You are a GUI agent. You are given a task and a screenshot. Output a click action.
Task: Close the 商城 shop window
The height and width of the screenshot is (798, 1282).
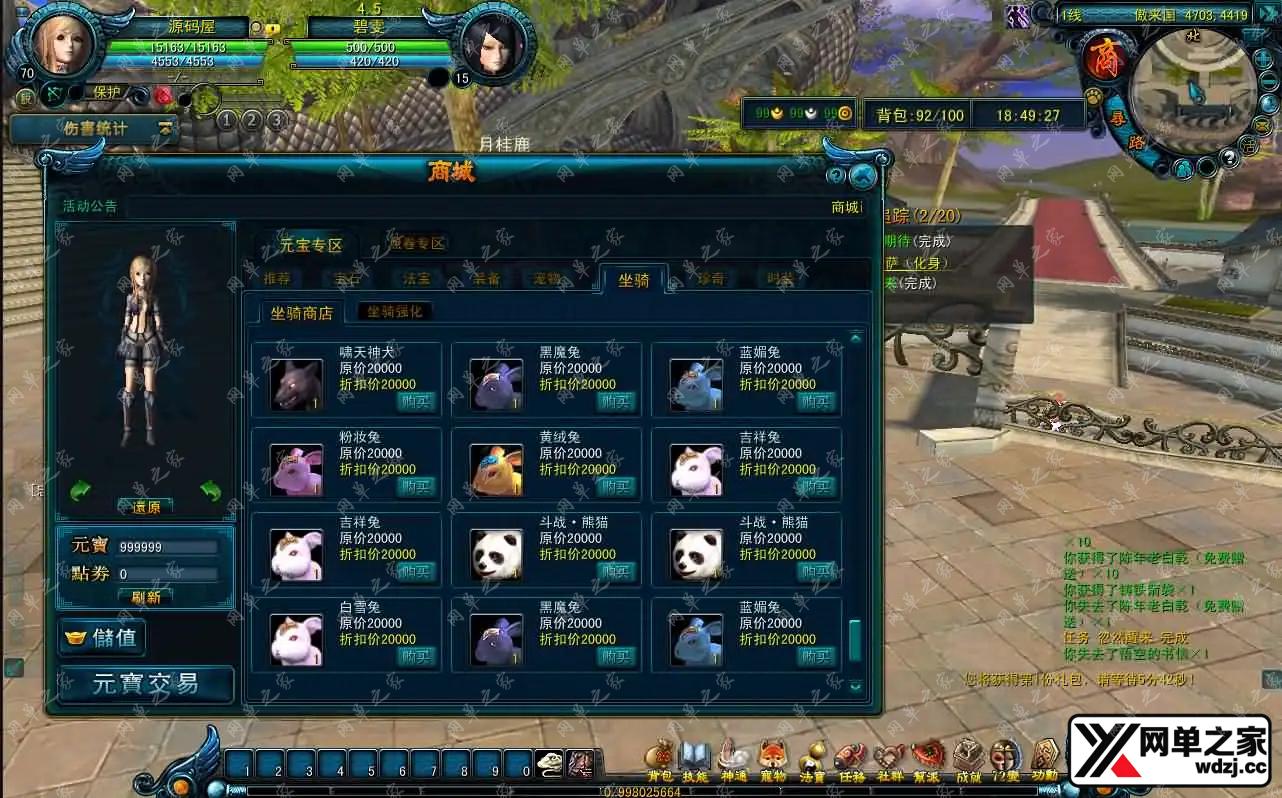tap(862, 177)
